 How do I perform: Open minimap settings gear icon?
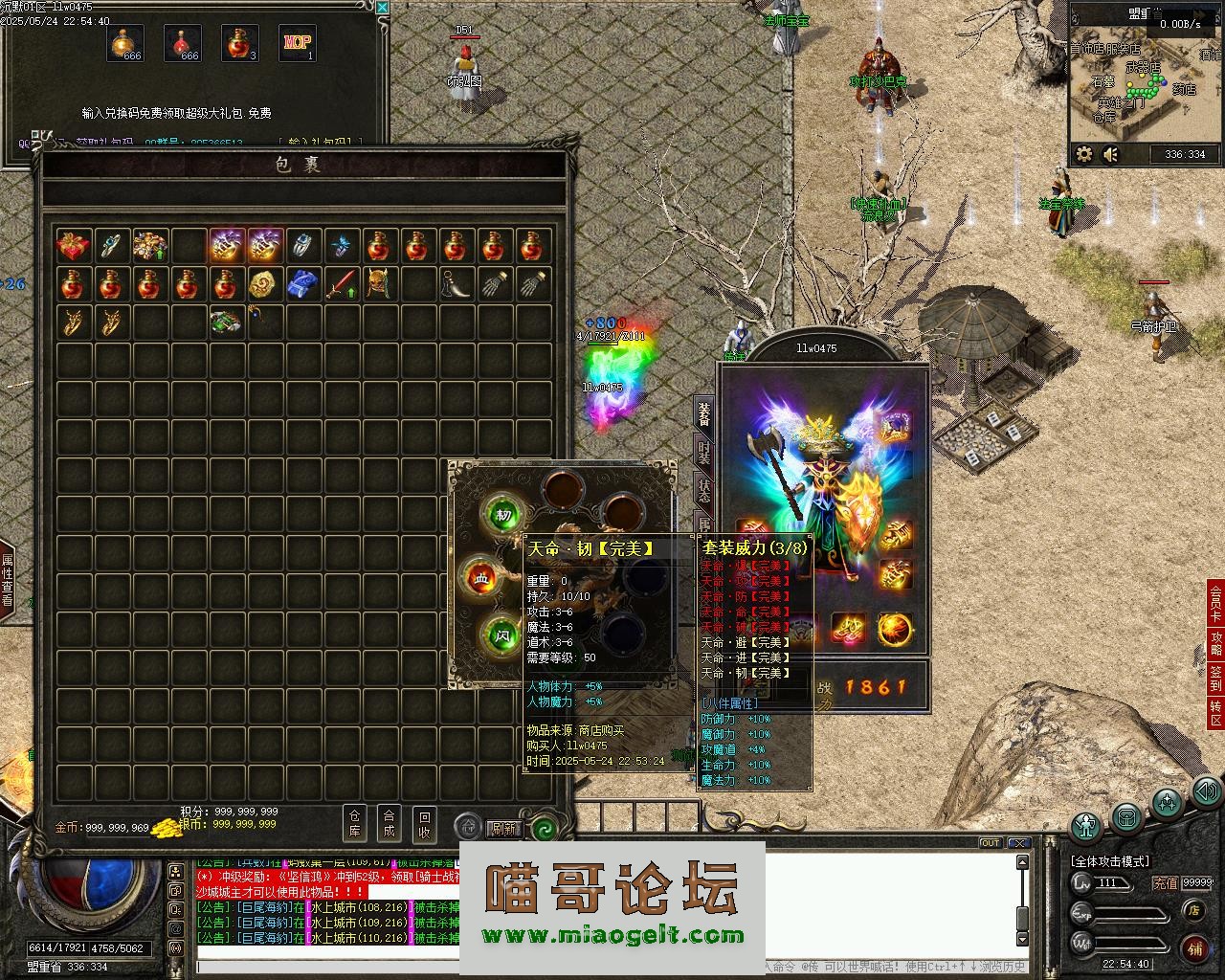click(1084, 153)
